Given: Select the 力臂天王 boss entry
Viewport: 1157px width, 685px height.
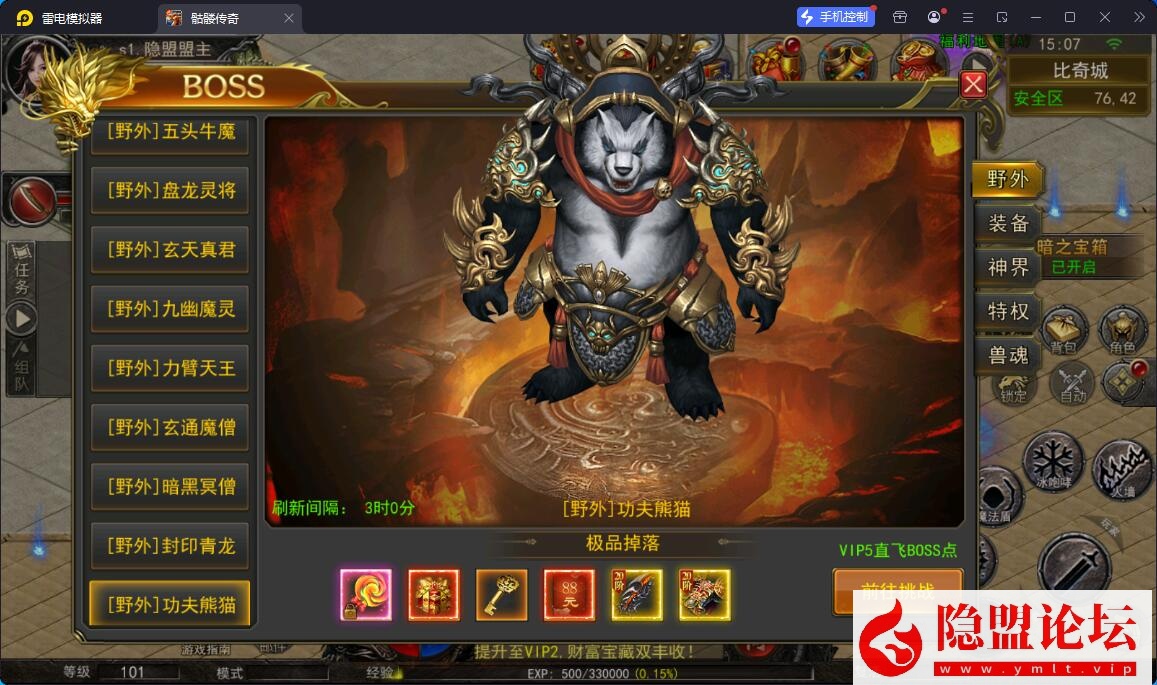Looking at the screenshot, I should 170,368.
